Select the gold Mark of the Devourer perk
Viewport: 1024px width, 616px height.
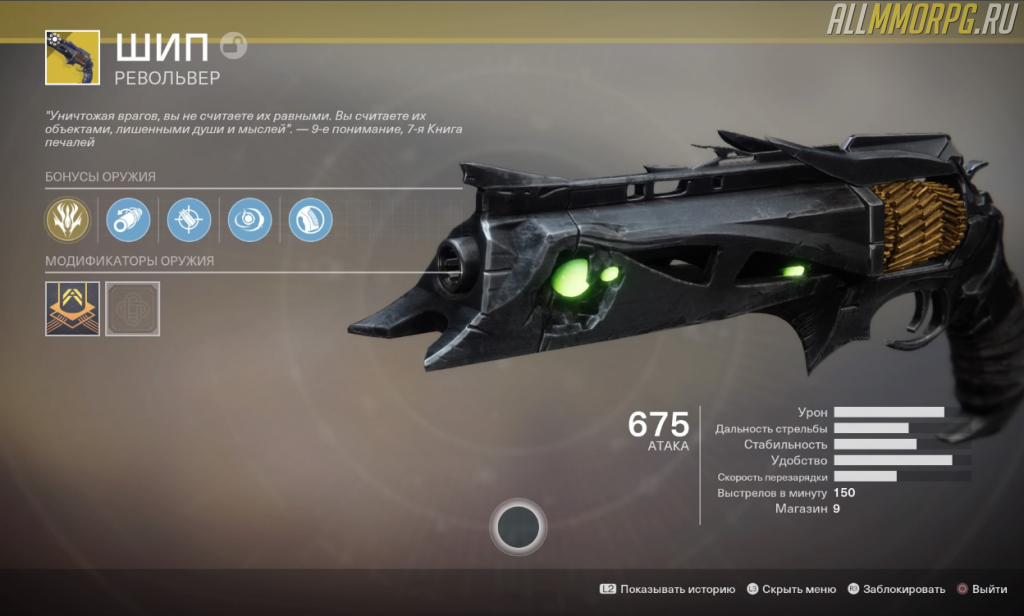pyautogui.click(x=68, y=219)
